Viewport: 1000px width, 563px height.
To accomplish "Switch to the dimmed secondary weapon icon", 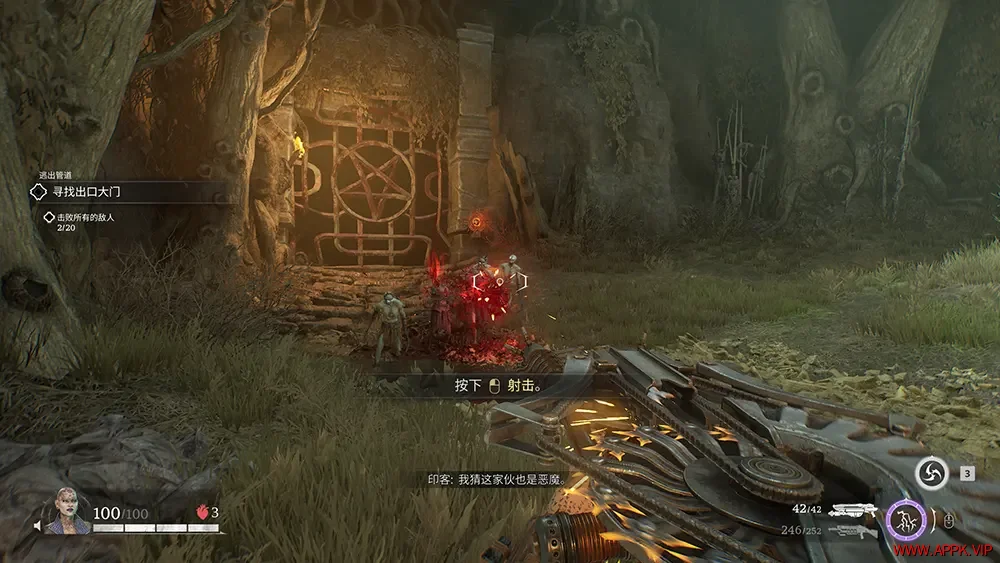I will [x=851, y=531].
